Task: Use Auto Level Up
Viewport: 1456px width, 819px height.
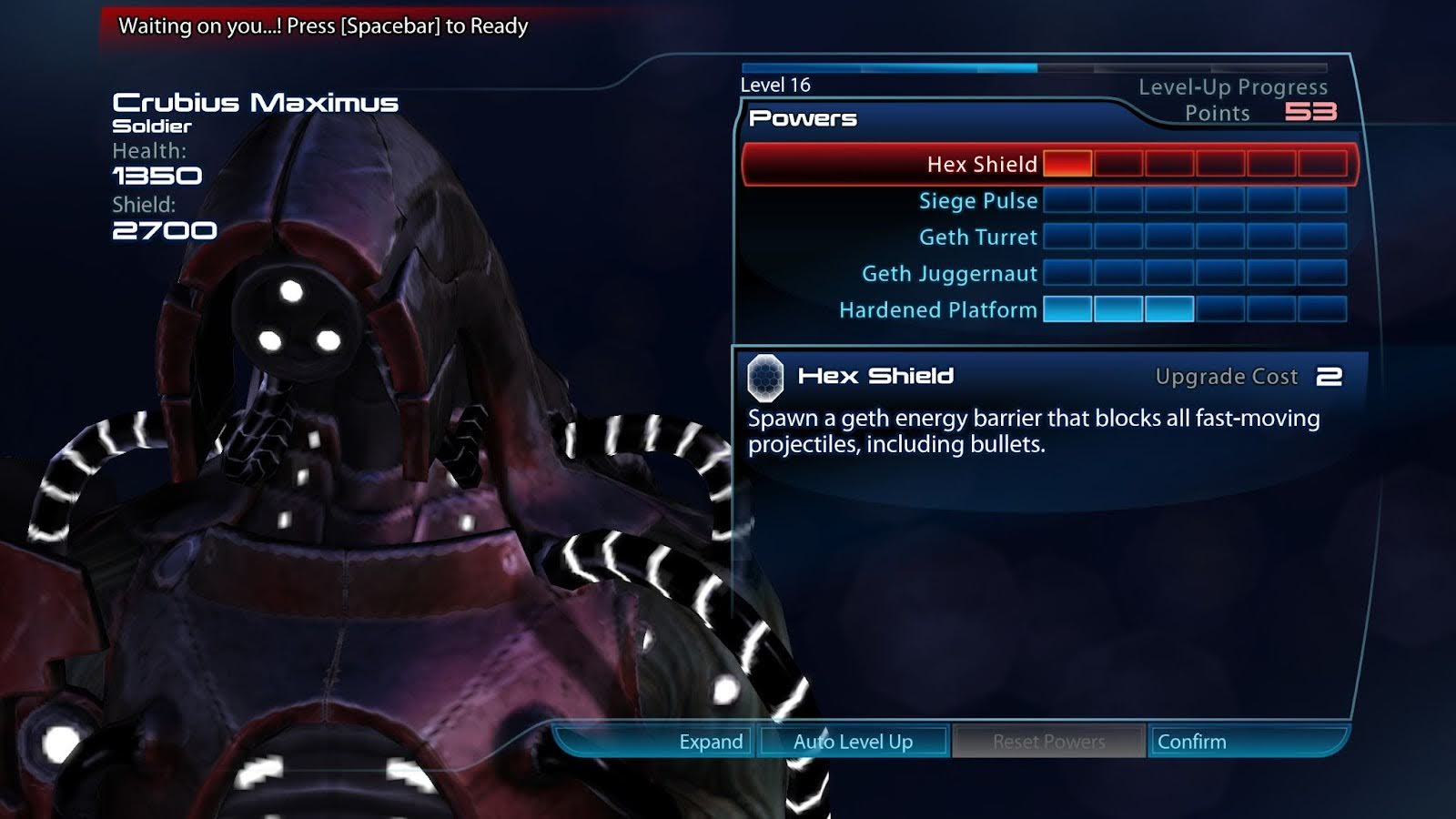Action: click(853, 742)
